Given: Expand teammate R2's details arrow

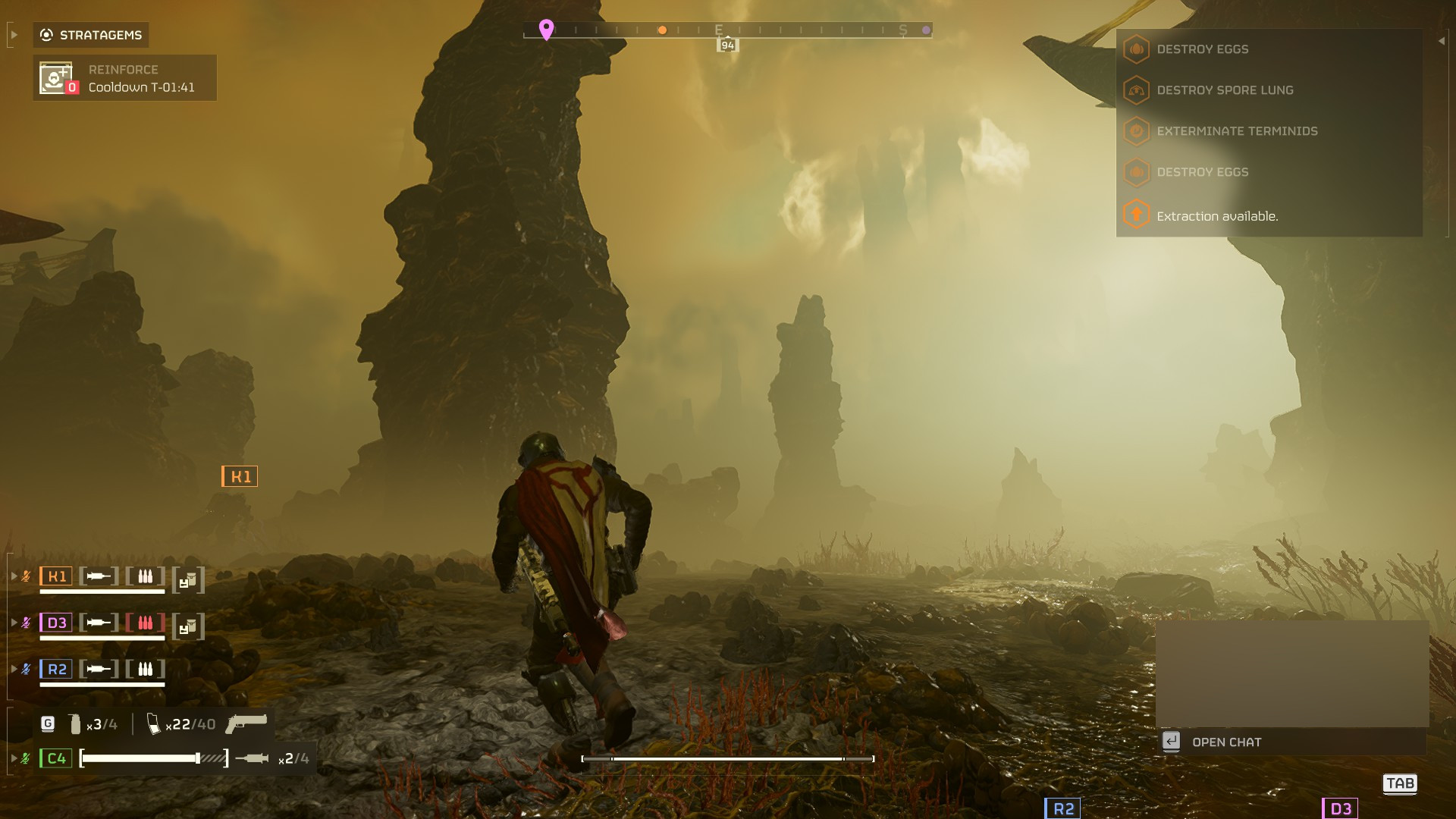Looking at the screenshot, I should pyautogui.click(x=13, y=668).
